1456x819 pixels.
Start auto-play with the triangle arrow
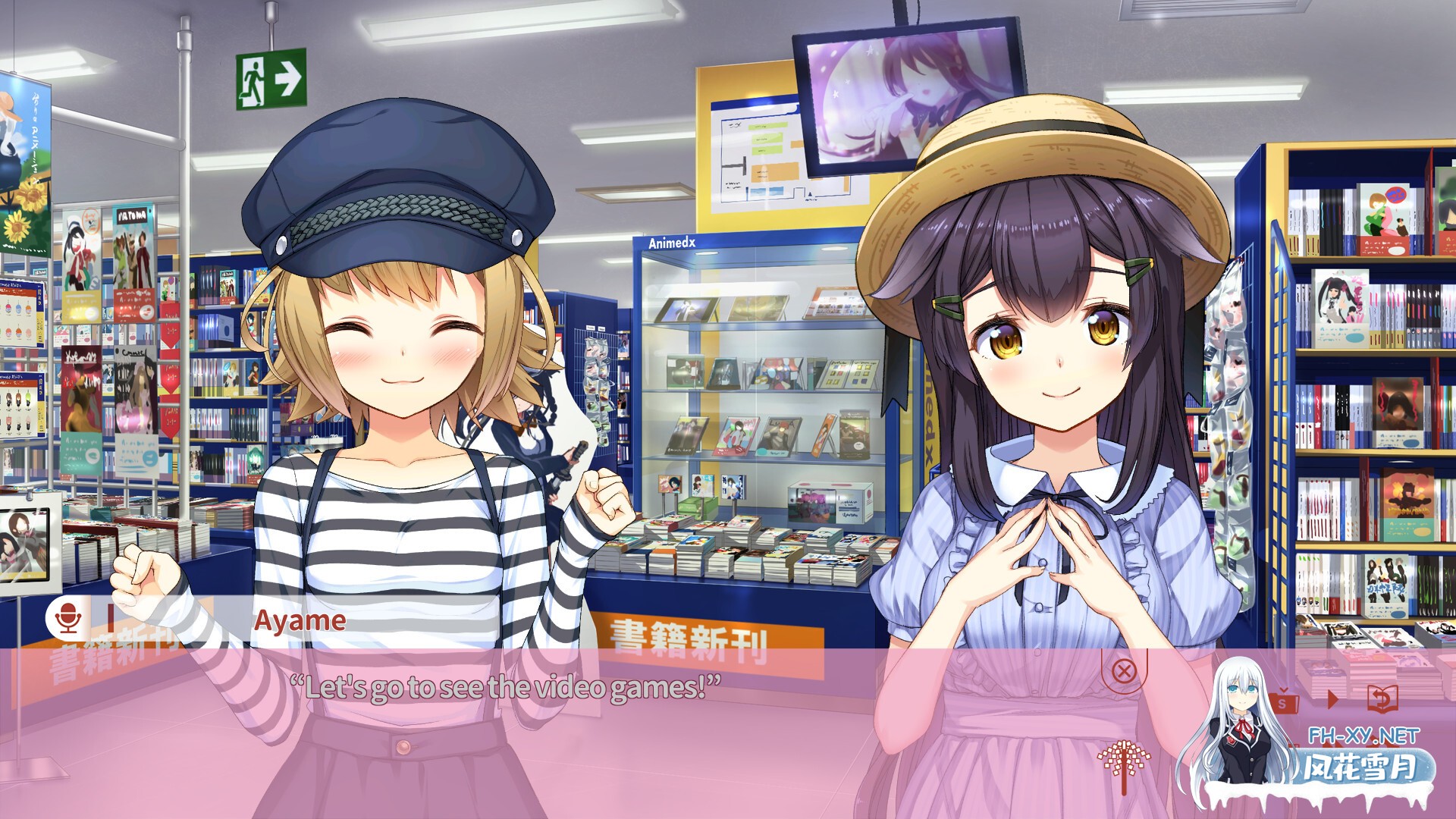pyautogui.click(x=1332, y=698)
